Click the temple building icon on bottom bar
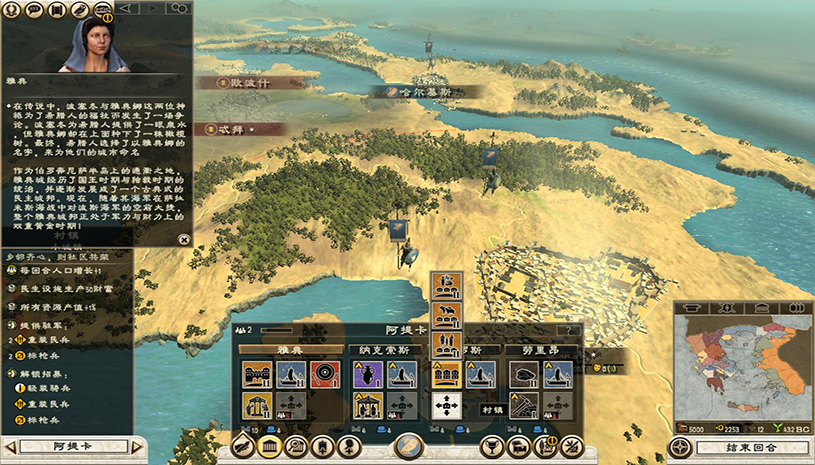The image size is (815, 465). pyautogui.click(x=269, y=446)
